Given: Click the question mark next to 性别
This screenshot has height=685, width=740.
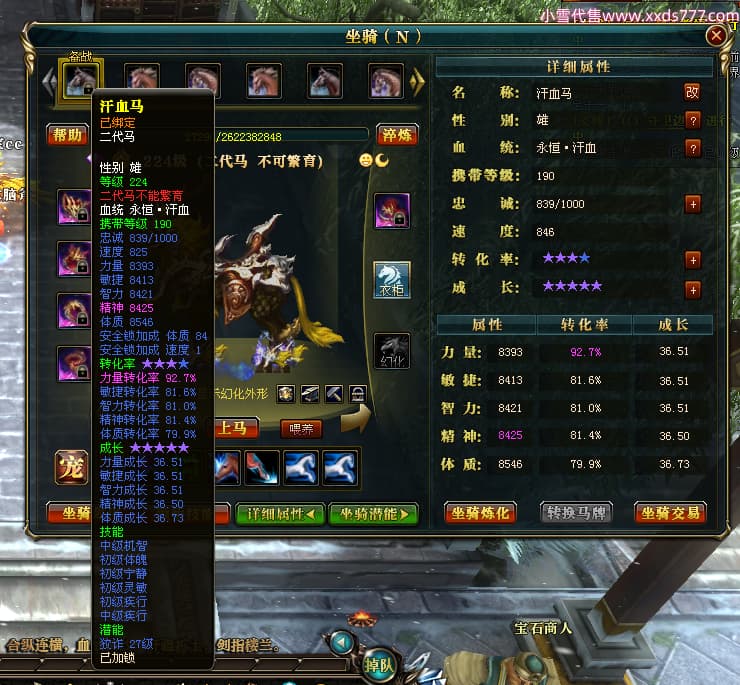Looking at the screenshot, I should point(692,120).
